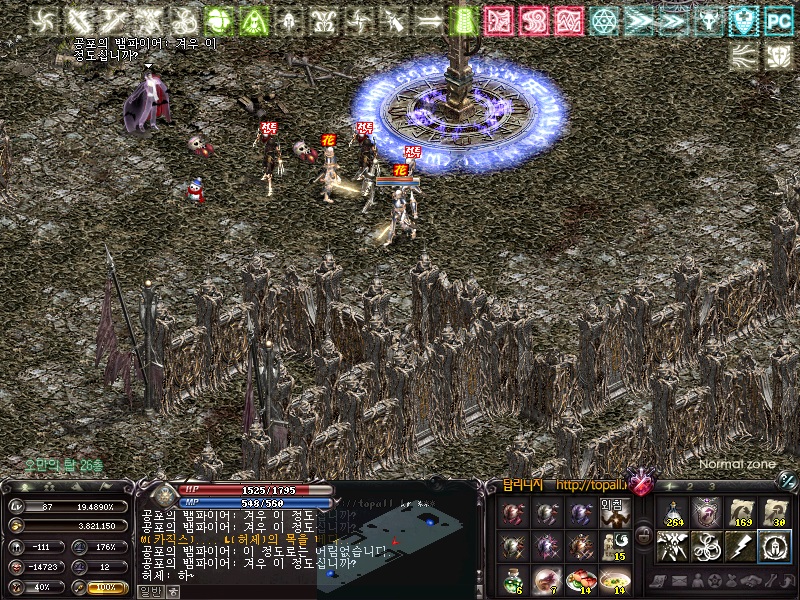Switch to hotbar page 3
The width and height of the screenshot is (800, 600).
(712, 486)
